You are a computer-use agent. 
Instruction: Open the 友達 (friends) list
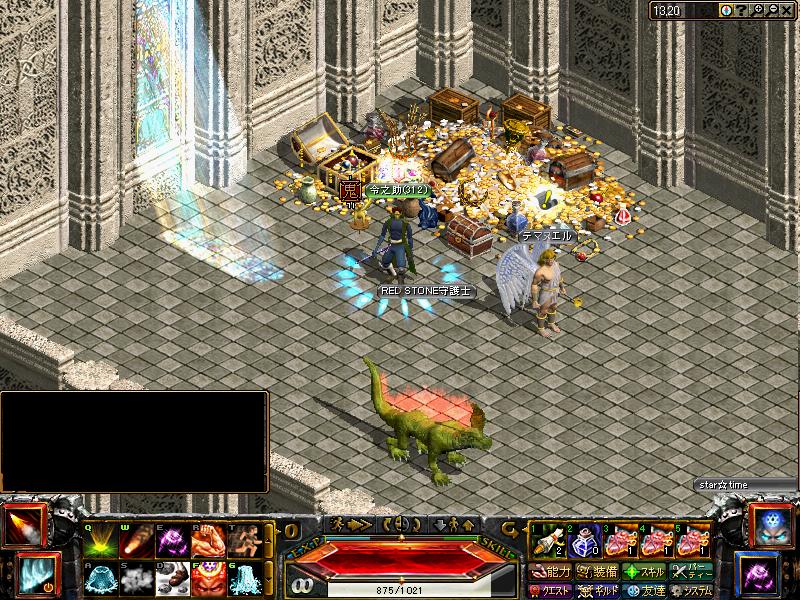tap(644, 590)
